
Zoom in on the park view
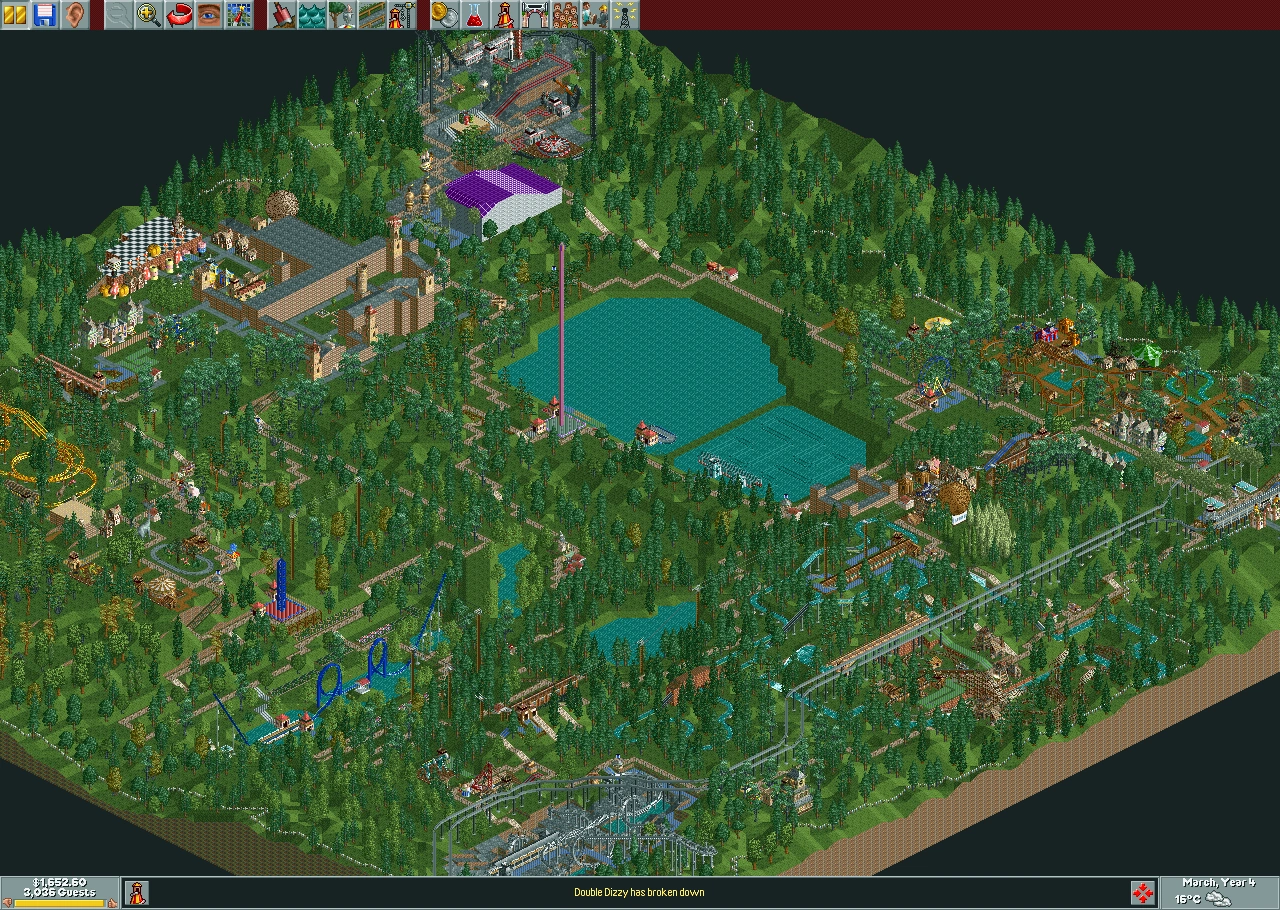[x=144, y=14]
